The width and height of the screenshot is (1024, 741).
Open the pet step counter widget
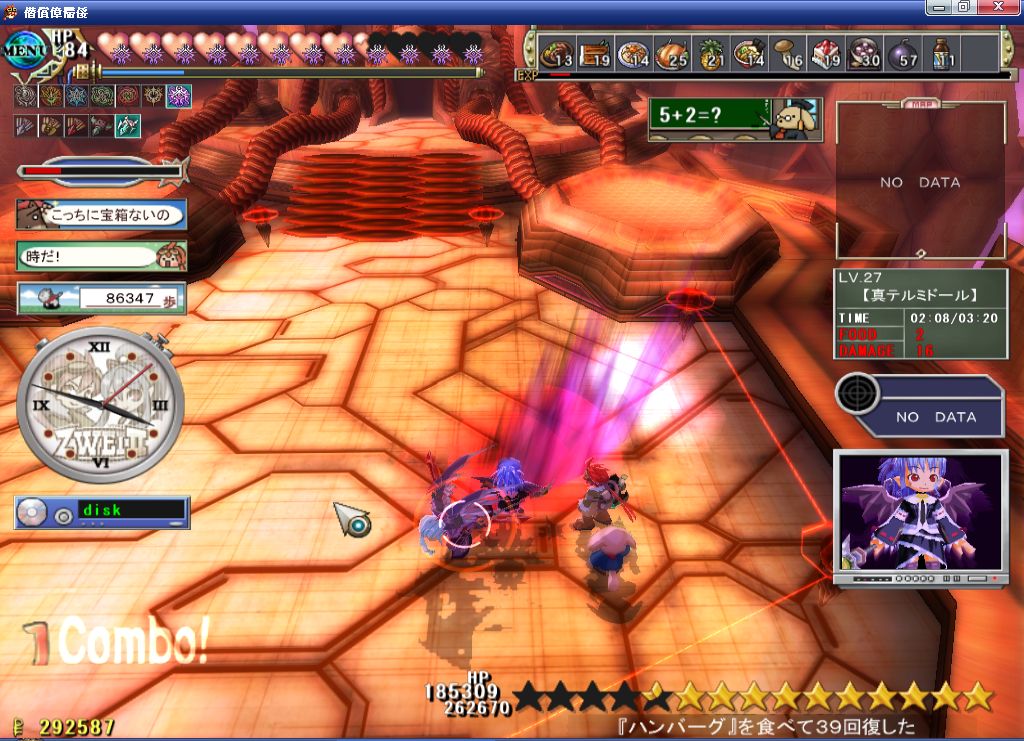pos(102,298)
